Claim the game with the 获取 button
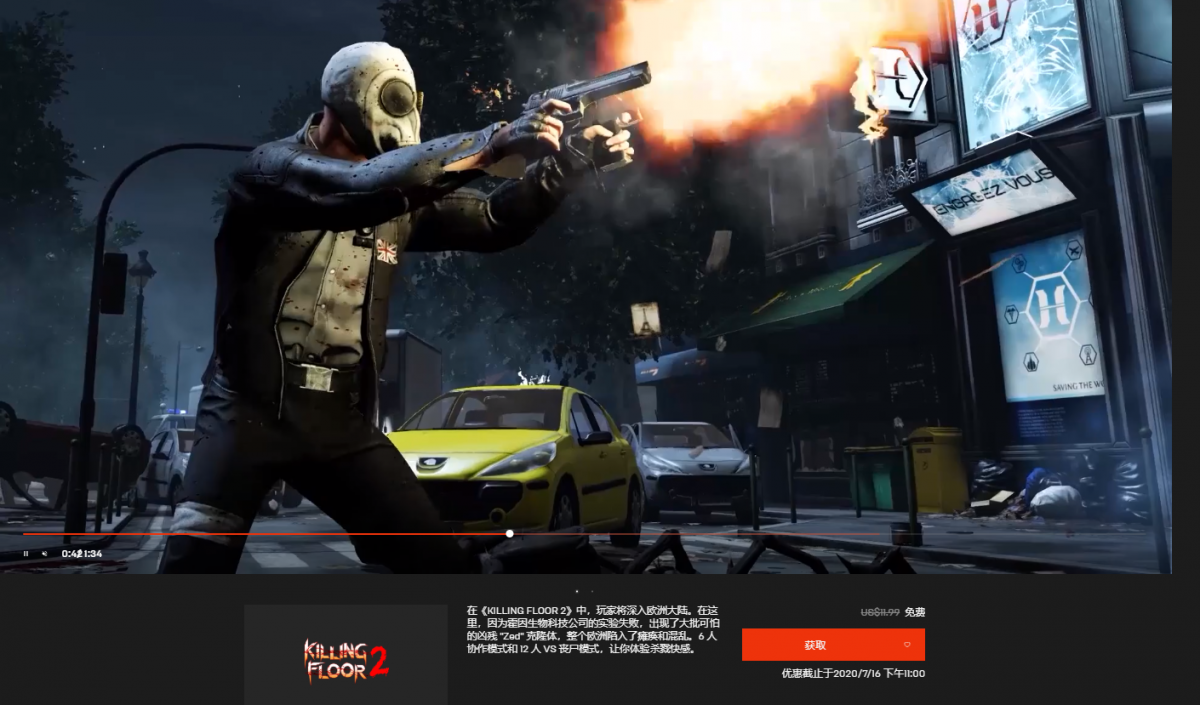This screenshot has width=1200, height=705. [x=815, y=645]
